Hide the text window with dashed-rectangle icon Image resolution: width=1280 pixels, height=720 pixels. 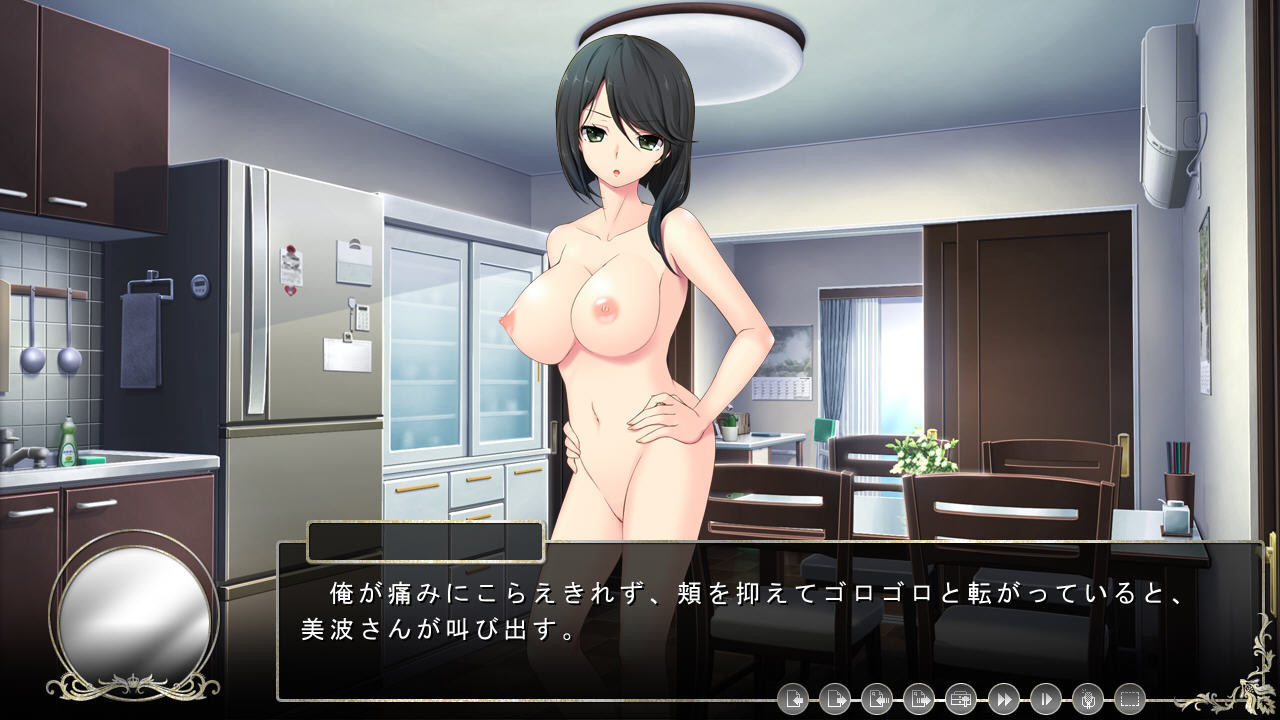click(x=1129, y=698)
